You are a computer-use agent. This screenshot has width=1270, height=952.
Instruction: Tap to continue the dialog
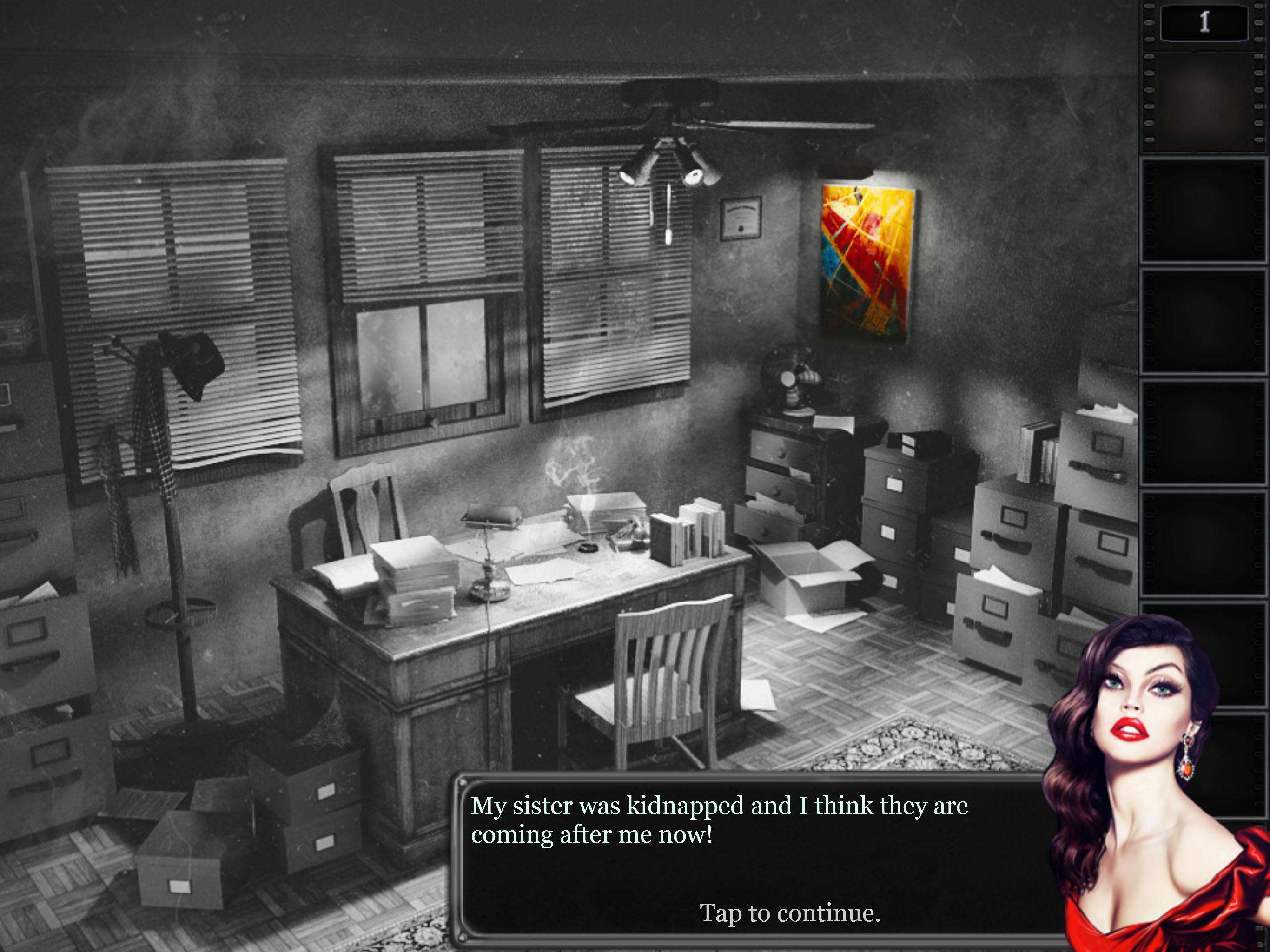(x=790, y=915)
